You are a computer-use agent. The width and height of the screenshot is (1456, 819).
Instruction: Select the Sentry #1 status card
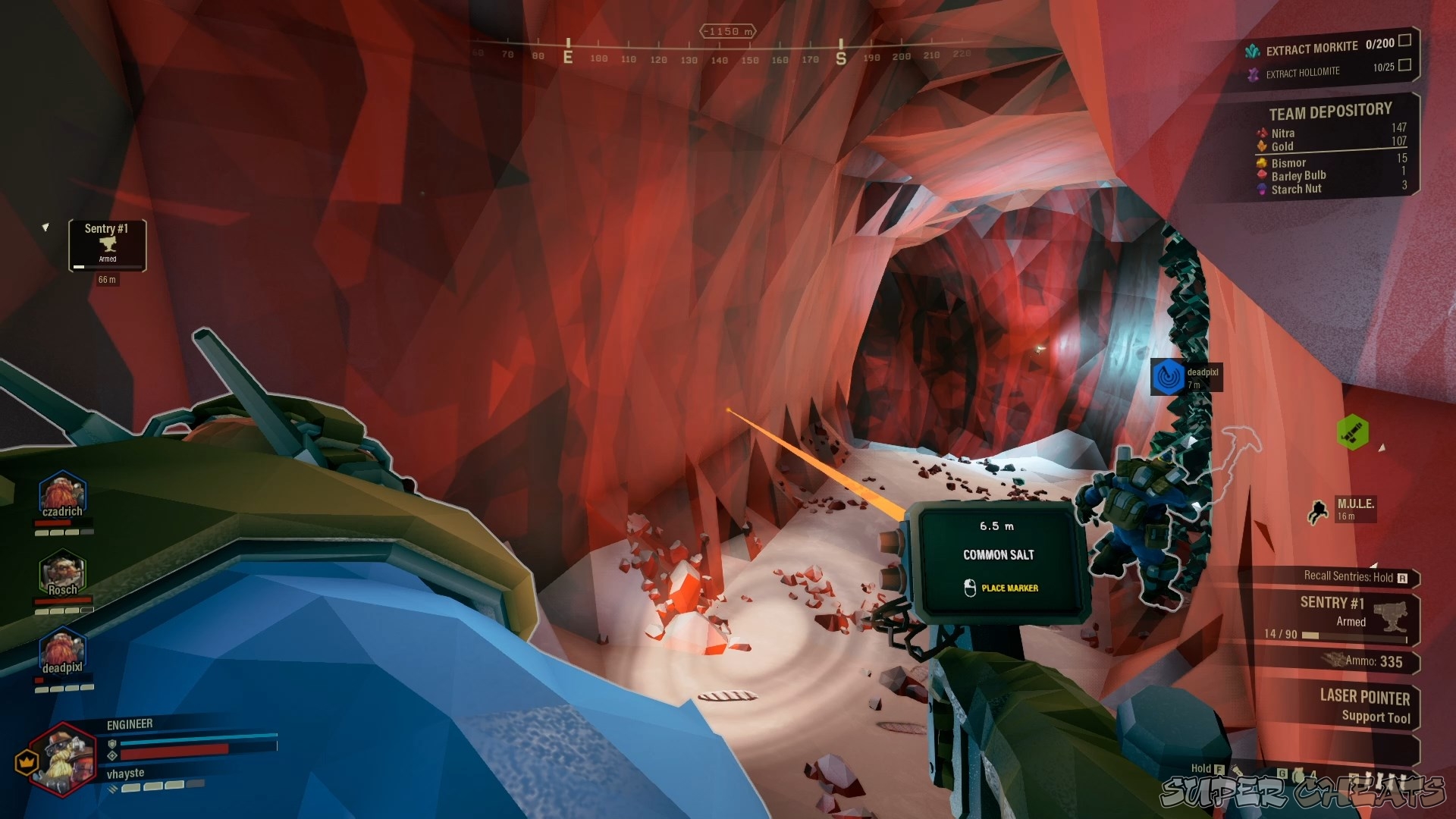tap(107, 244)
